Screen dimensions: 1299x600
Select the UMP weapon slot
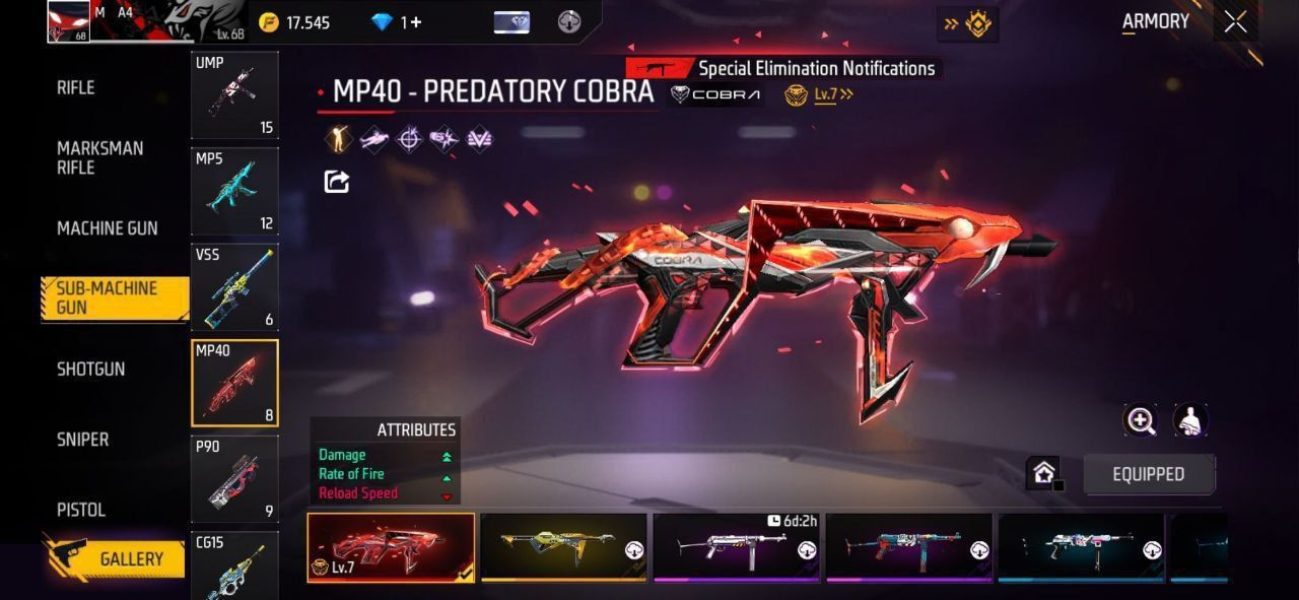(x=235, y=95)
